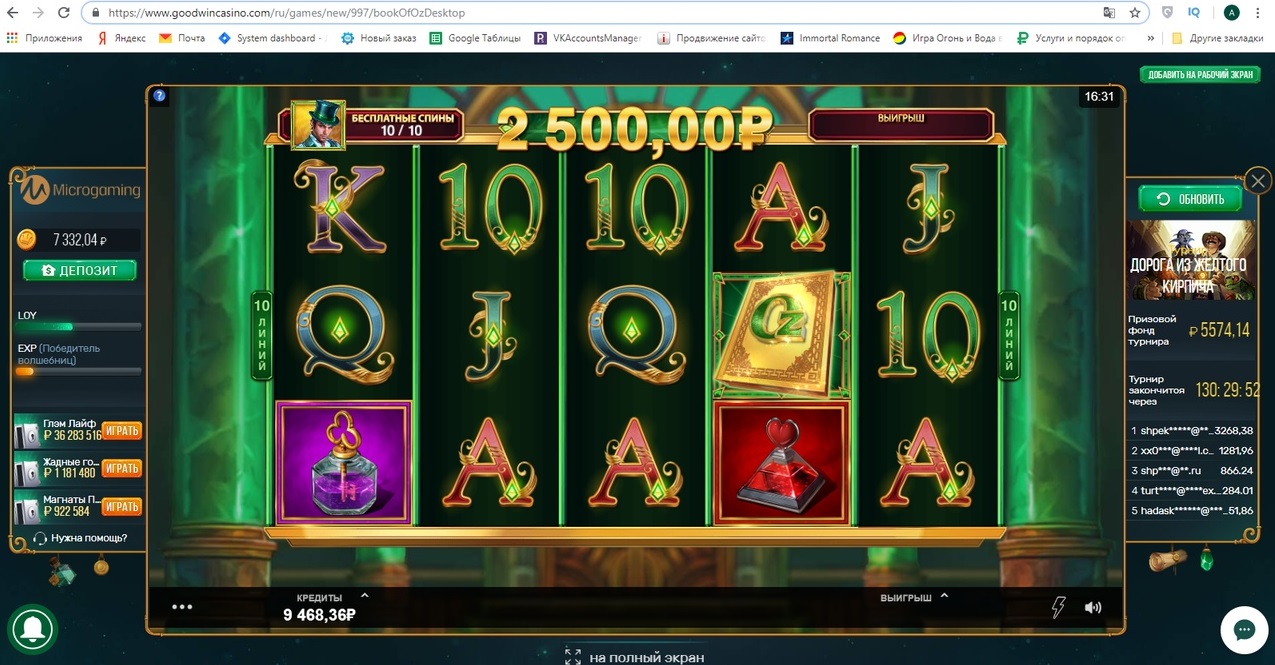This screenshot has width=1275, height=665.
Task: Toggle the game sound speaker icon
Action: (x=1093, y=607)
